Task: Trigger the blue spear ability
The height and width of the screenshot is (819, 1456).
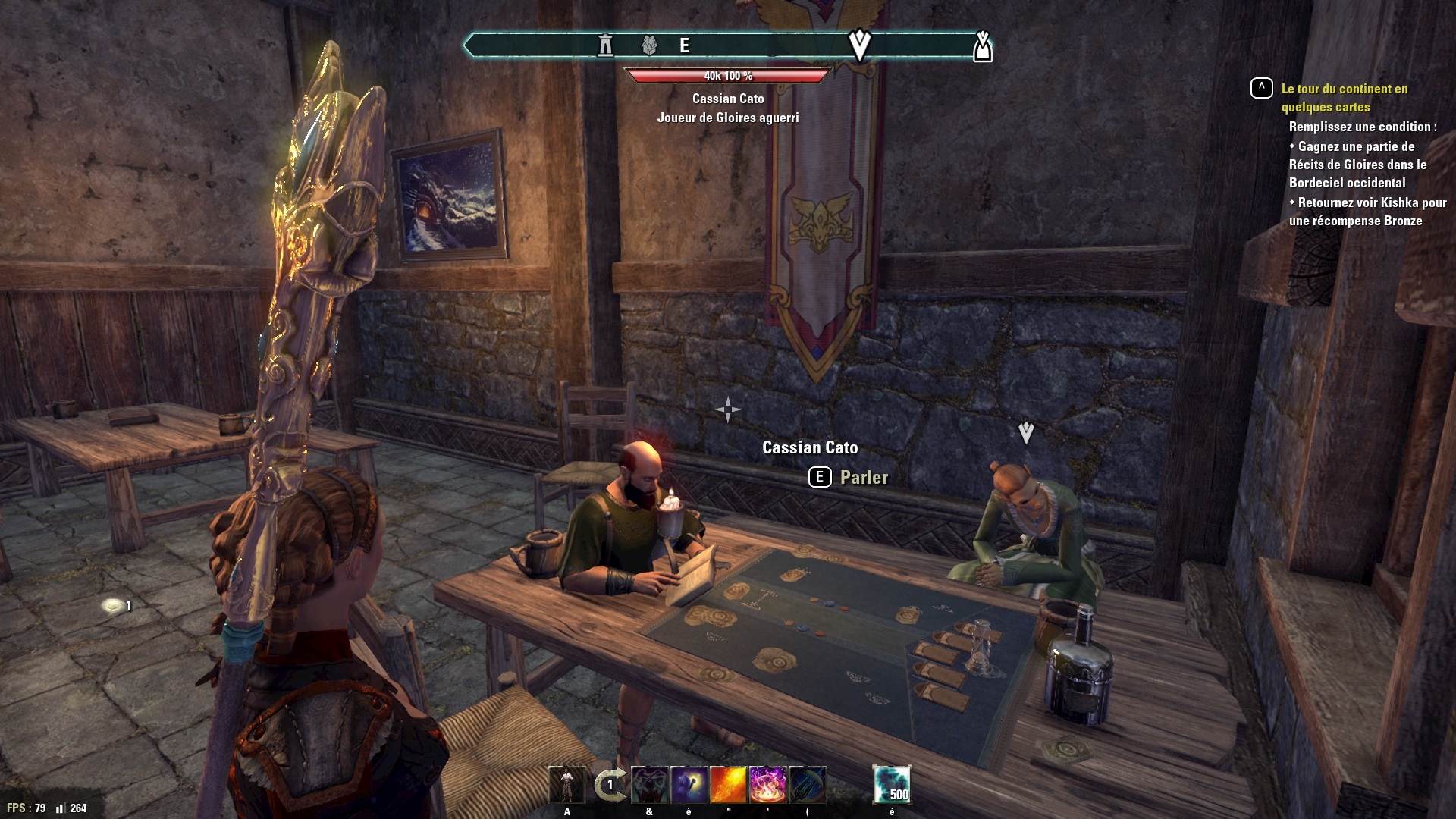Action: click(807, 785)
